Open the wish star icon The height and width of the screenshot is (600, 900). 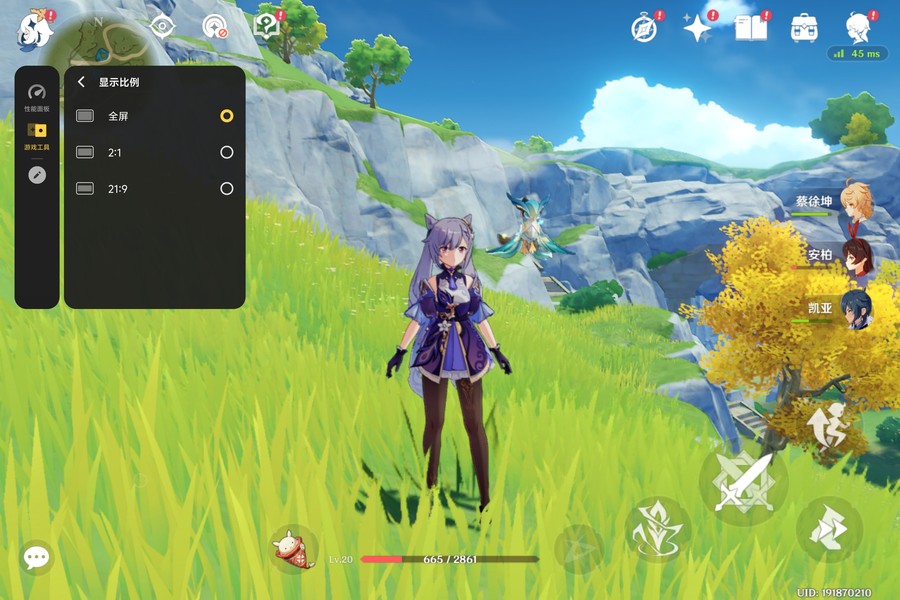point(697,28)
